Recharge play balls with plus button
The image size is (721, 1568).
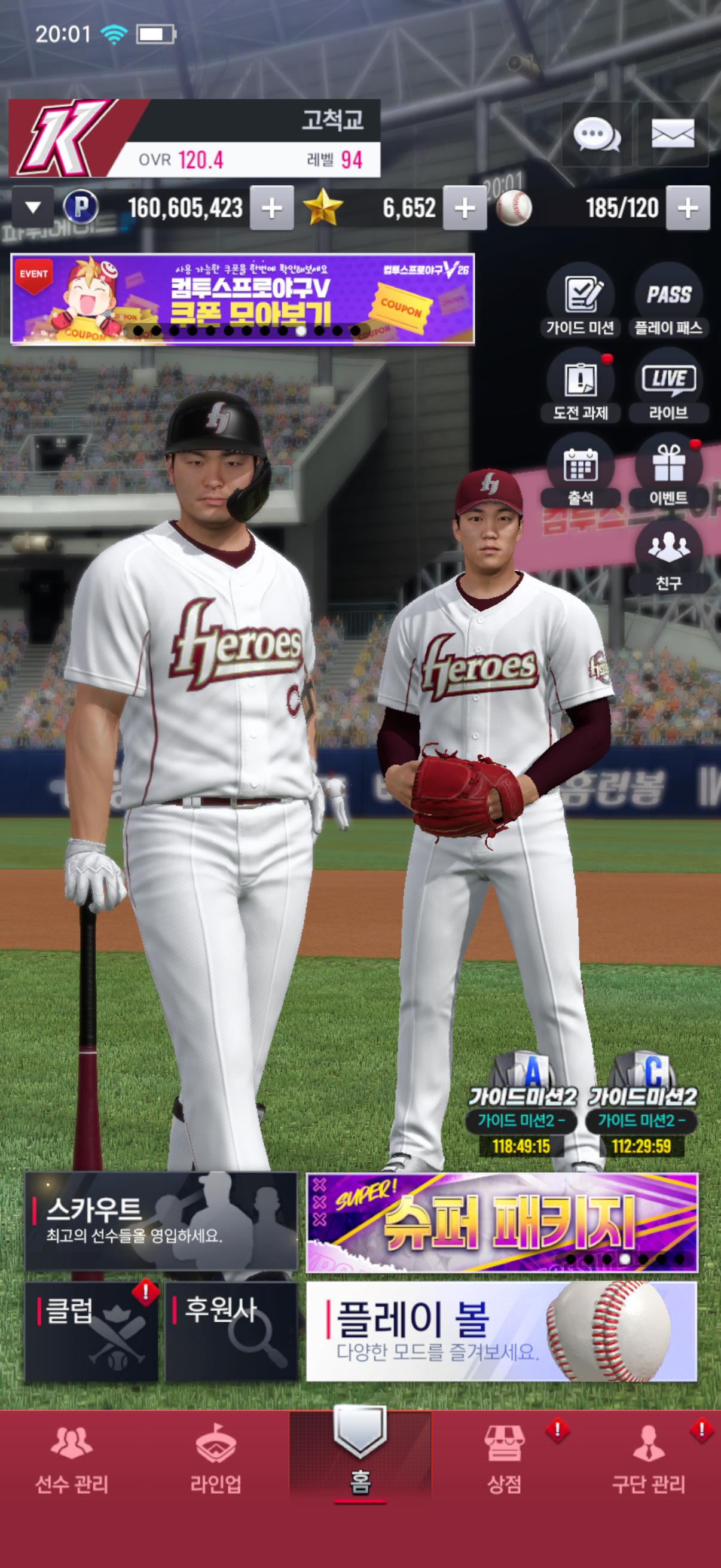click(x=688, y=208)
